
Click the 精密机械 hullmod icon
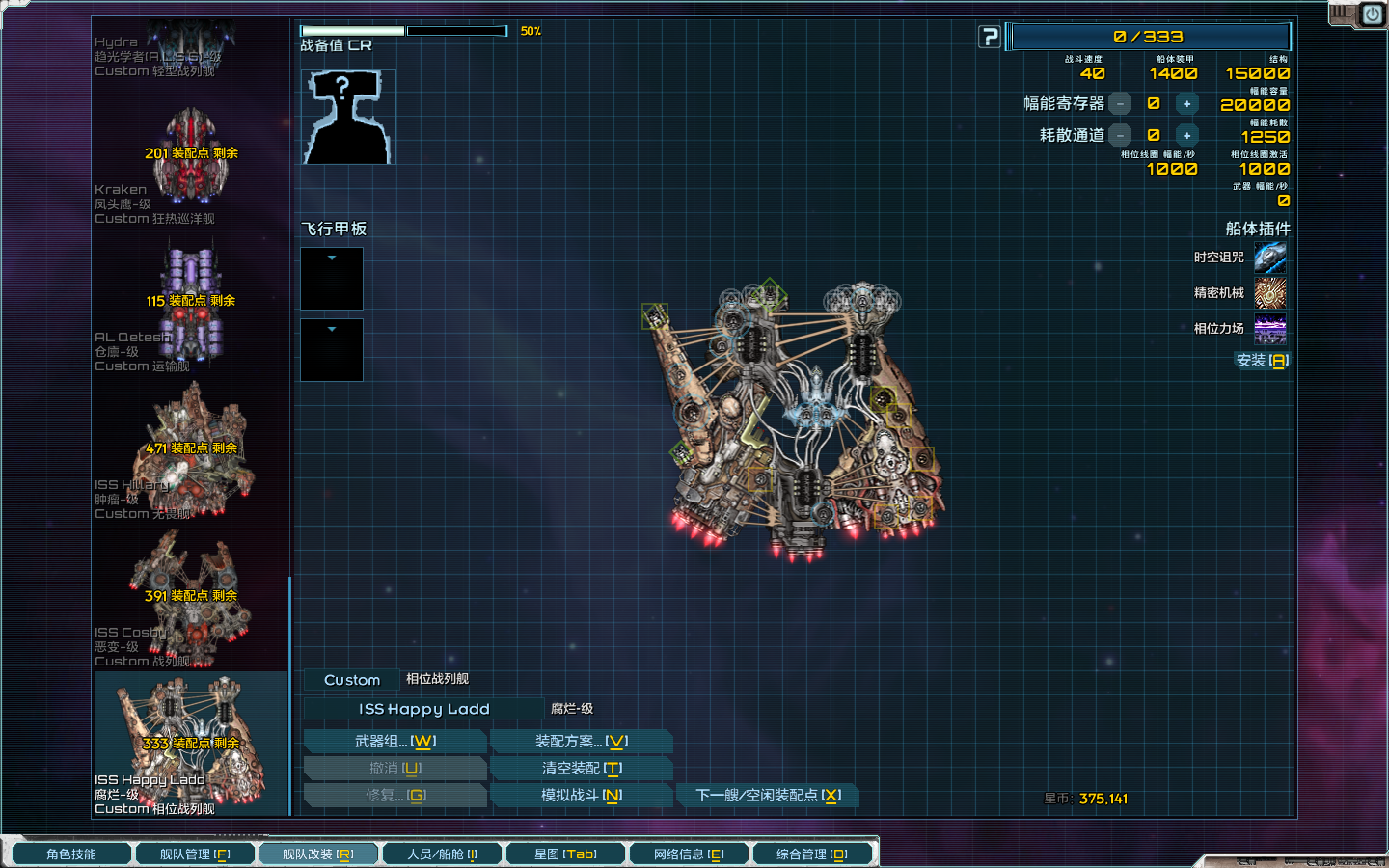click(1270, 293)
